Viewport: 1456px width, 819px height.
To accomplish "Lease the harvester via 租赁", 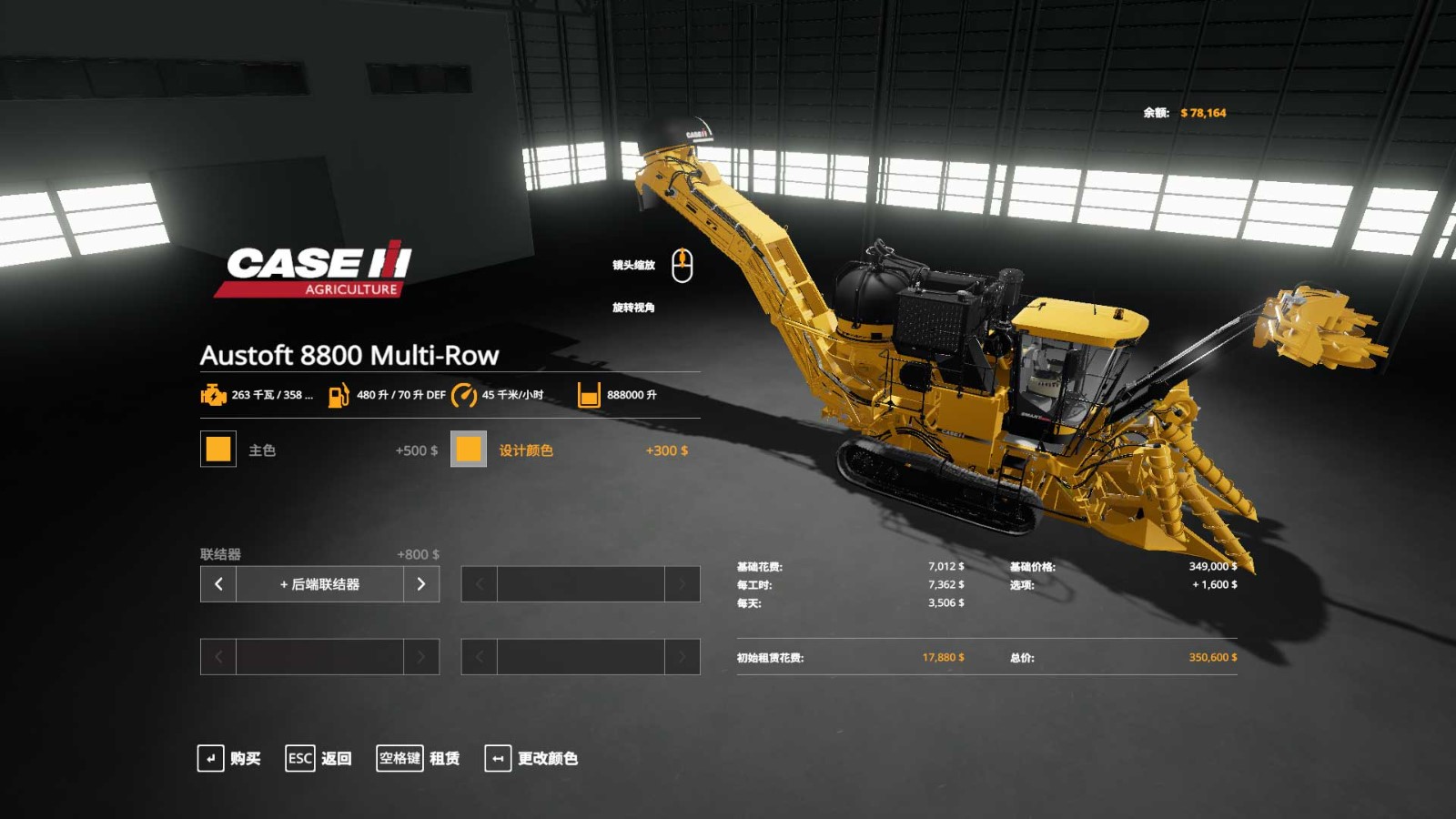I will tap(419, 758).
